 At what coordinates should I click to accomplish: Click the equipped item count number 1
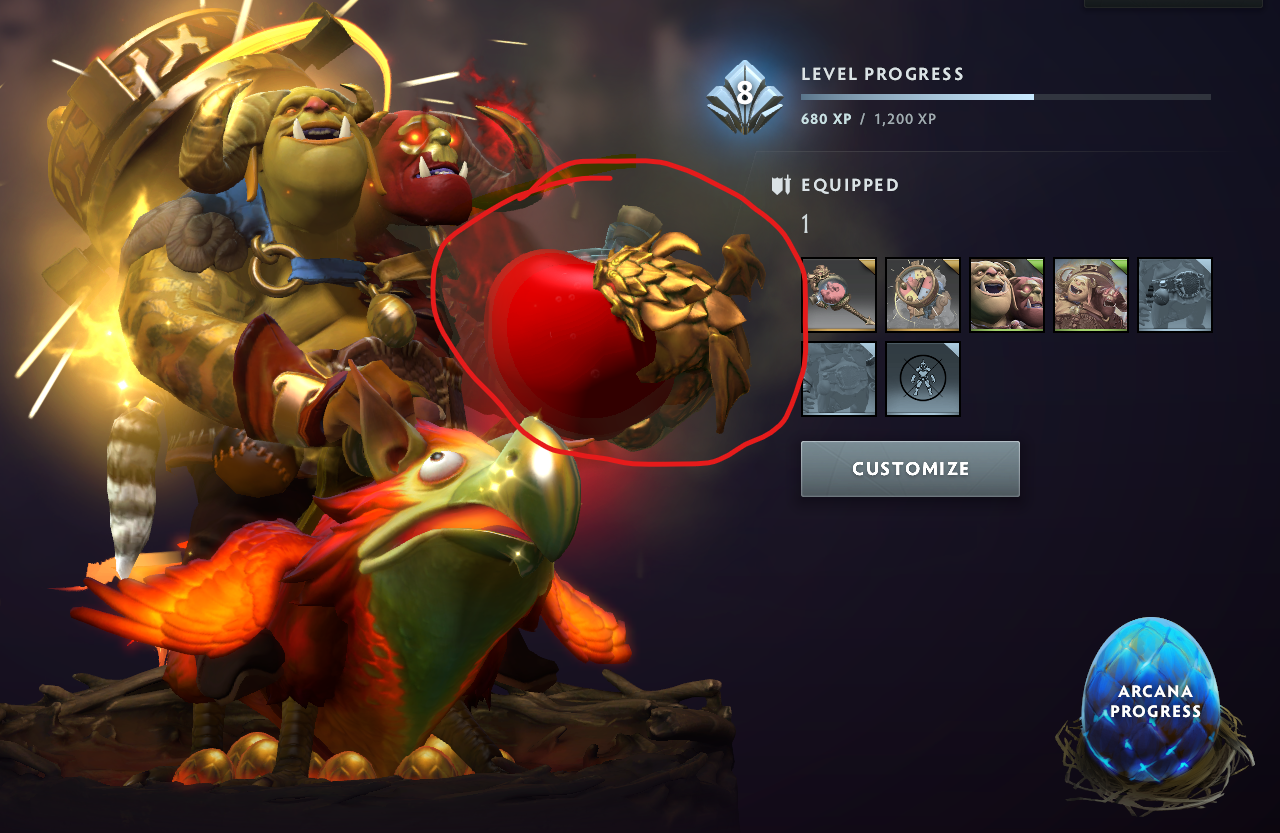[806, 224]
